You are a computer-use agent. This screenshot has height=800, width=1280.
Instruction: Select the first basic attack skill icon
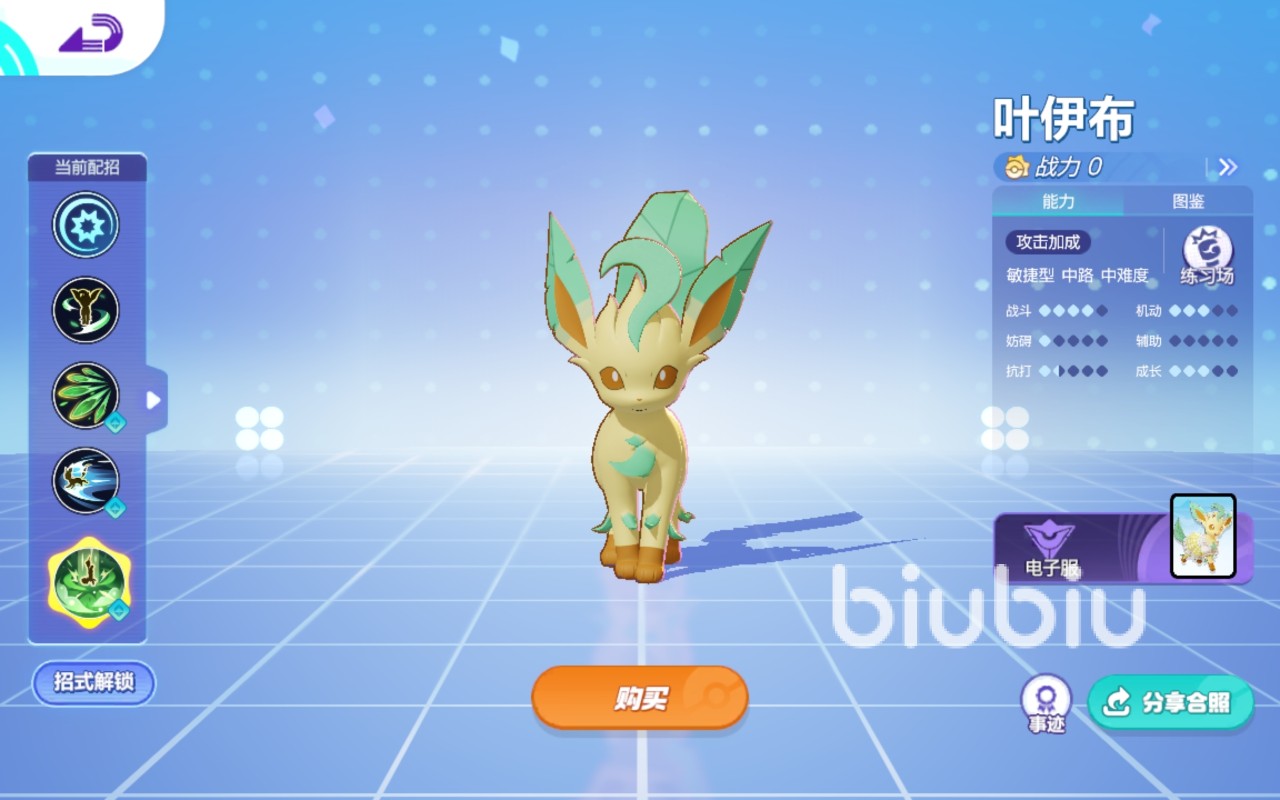(85, 225)
